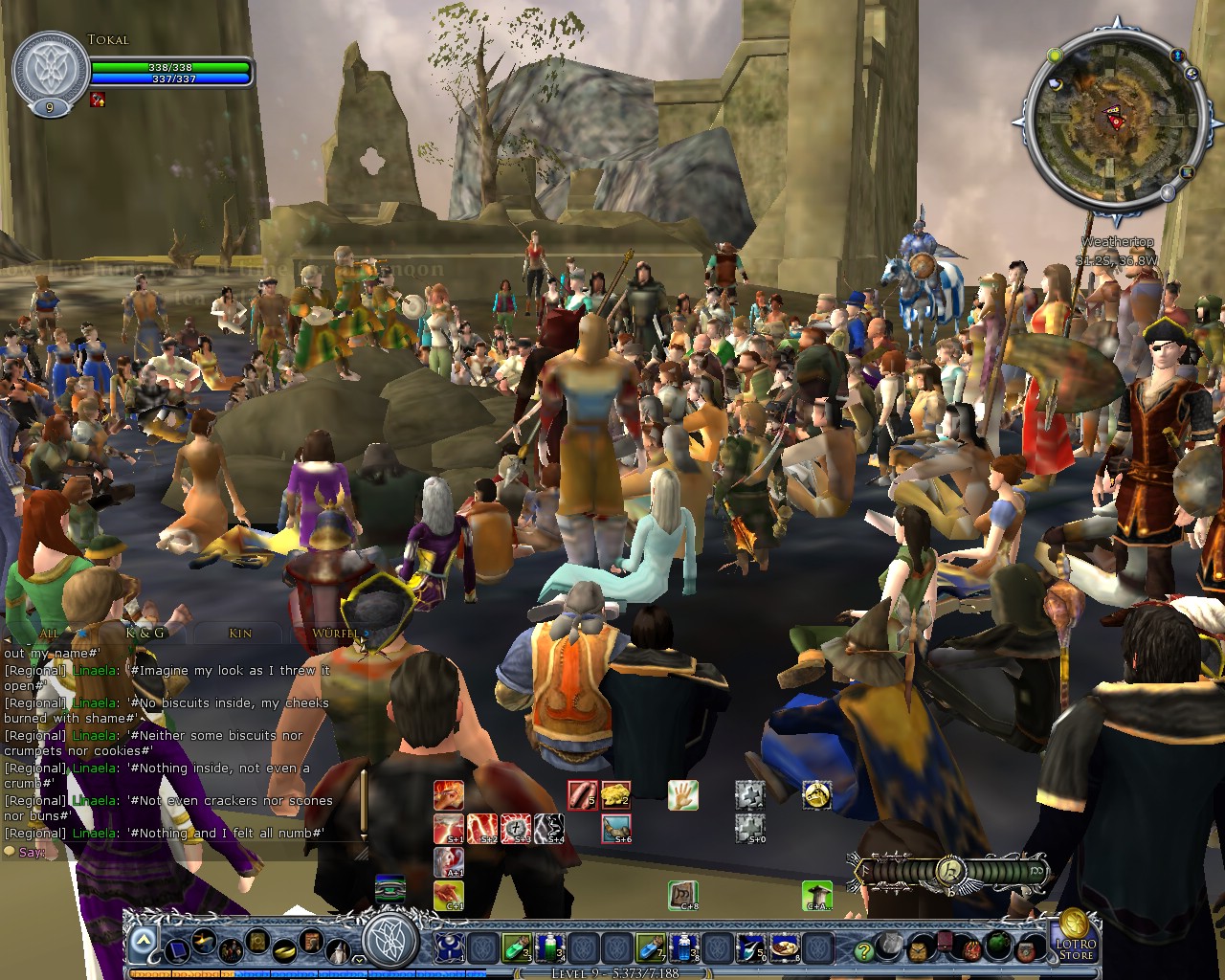Select the Würfel chat tab

click(337, 634)
